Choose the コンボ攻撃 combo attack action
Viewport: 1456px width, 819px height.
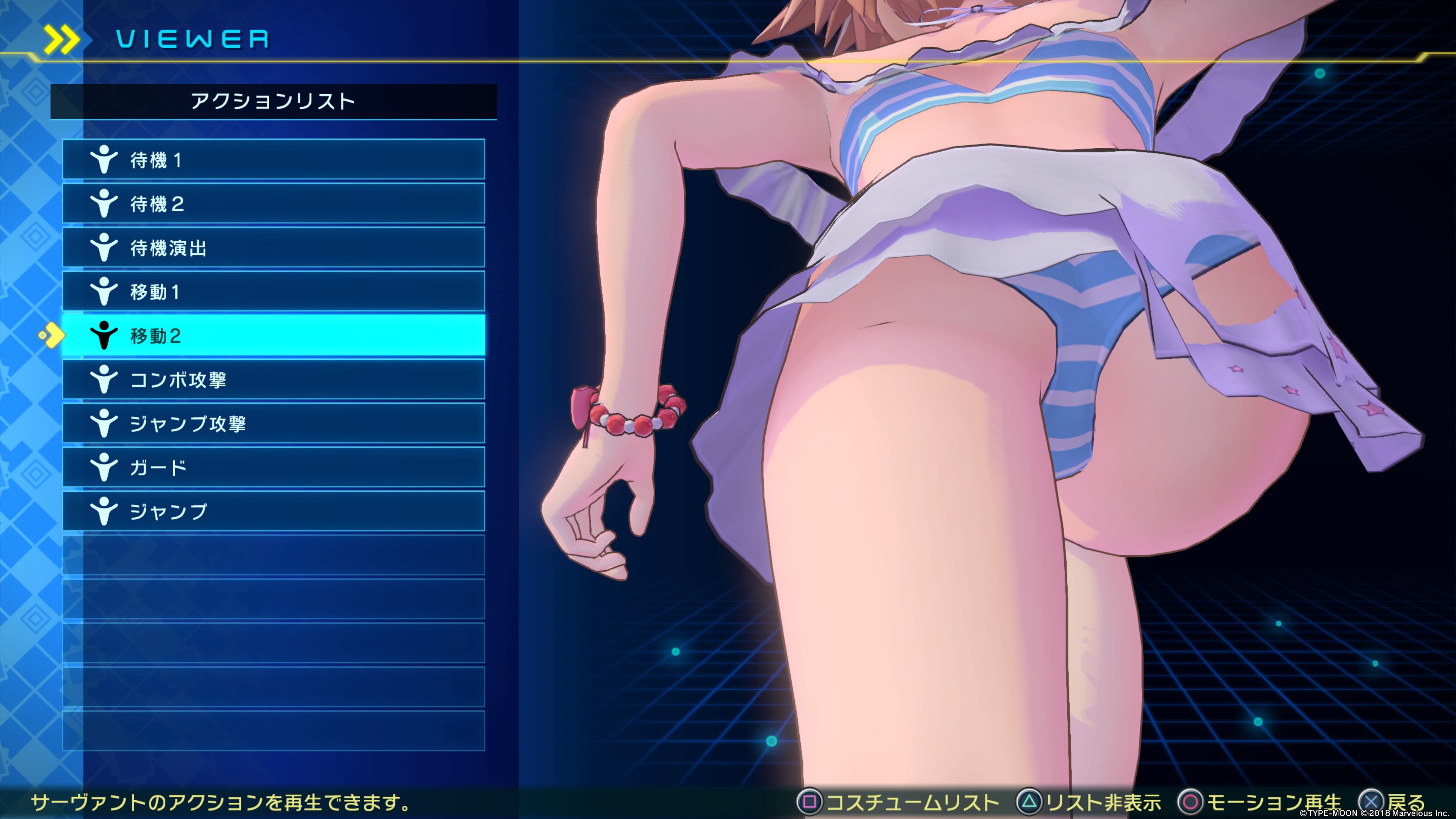point(273,379)
